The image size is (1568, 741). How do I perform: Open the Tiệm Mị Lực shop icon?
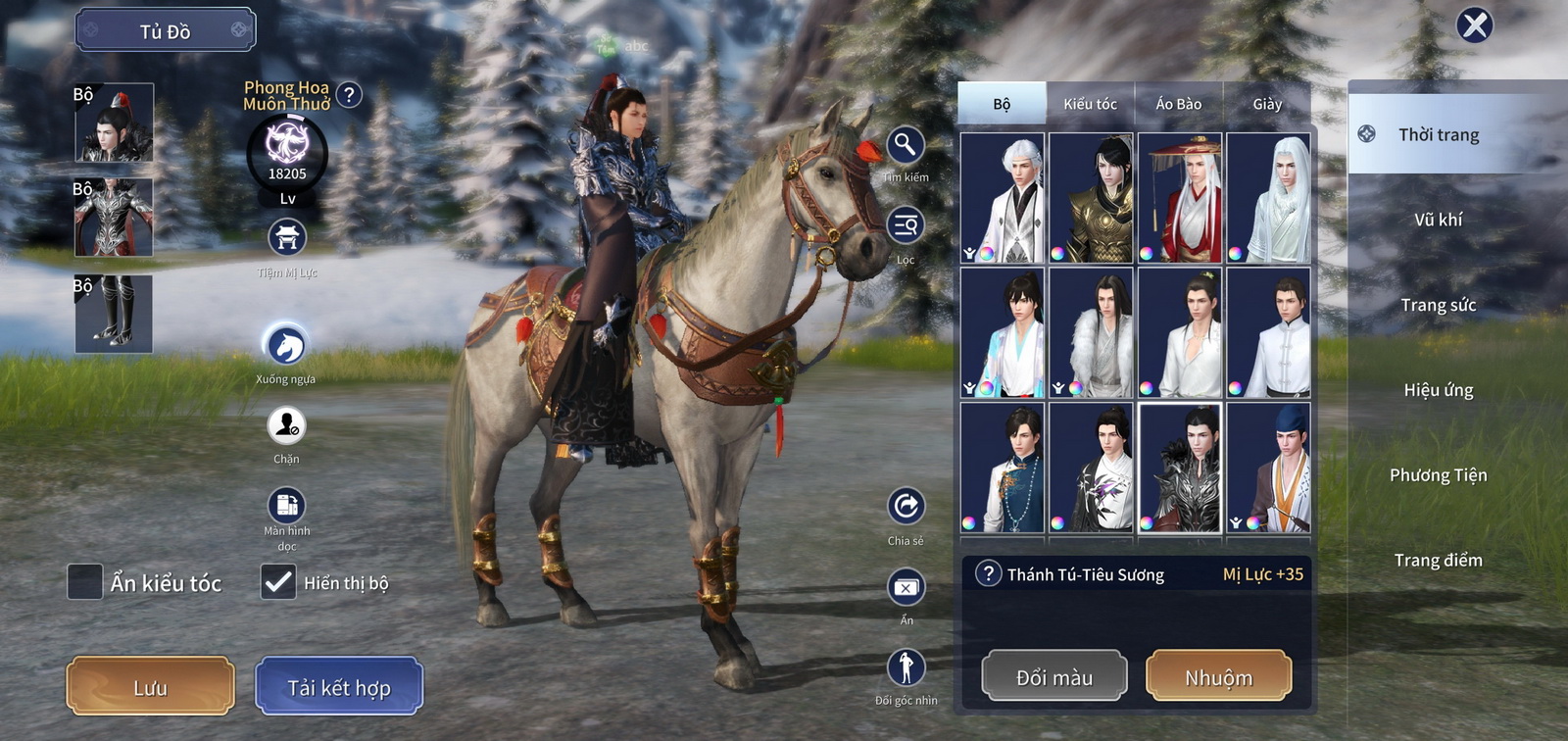click(287, 237)
